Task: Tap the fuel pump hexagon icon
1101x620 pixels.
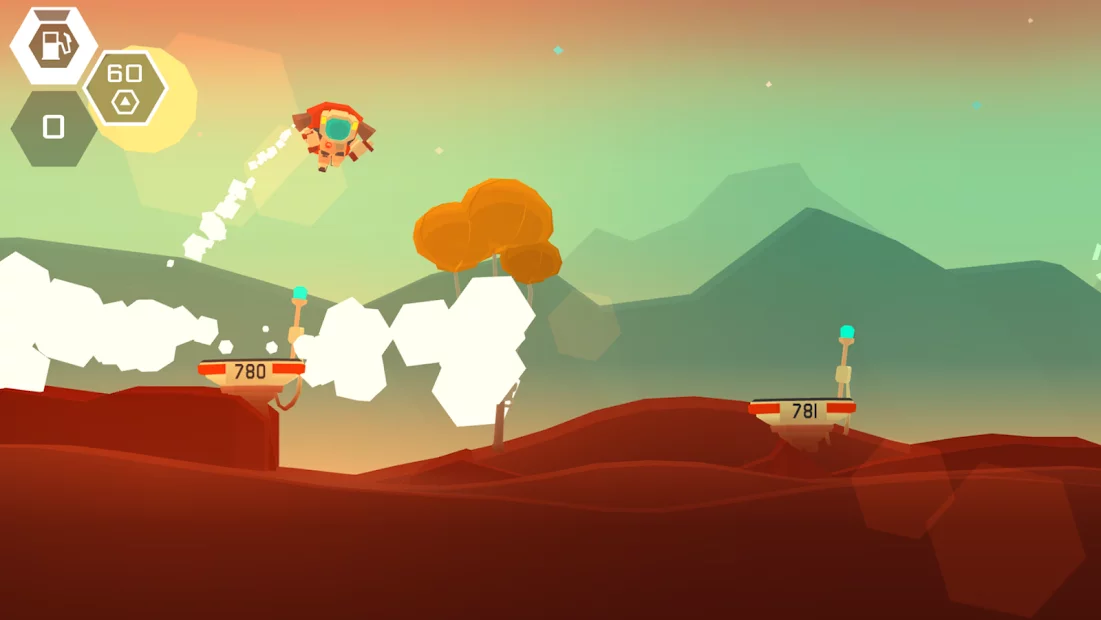Action: pyautogui.click(x=53, y=45)
